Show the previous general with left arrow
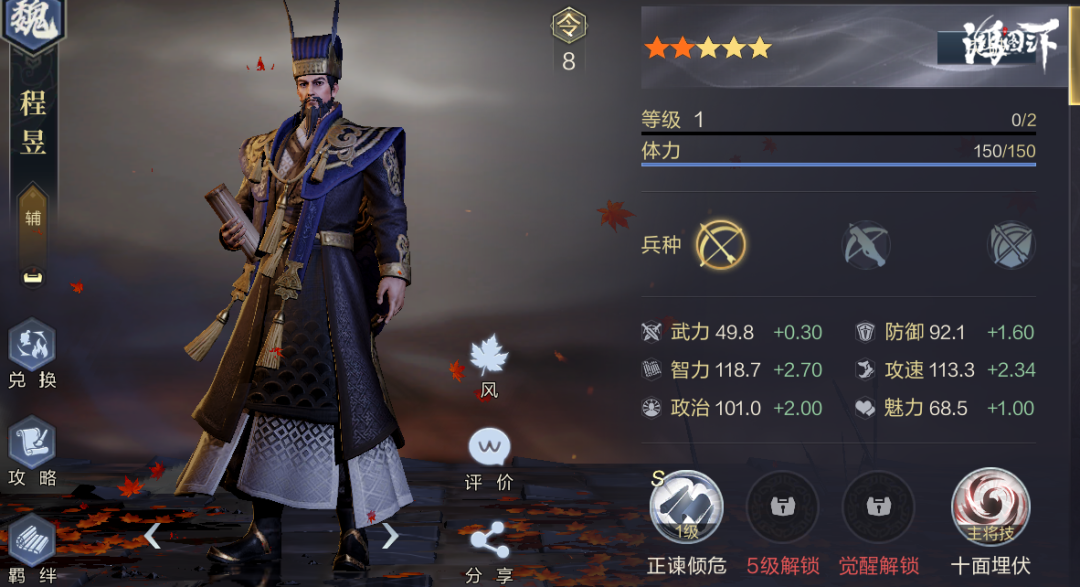 point(152,537)
